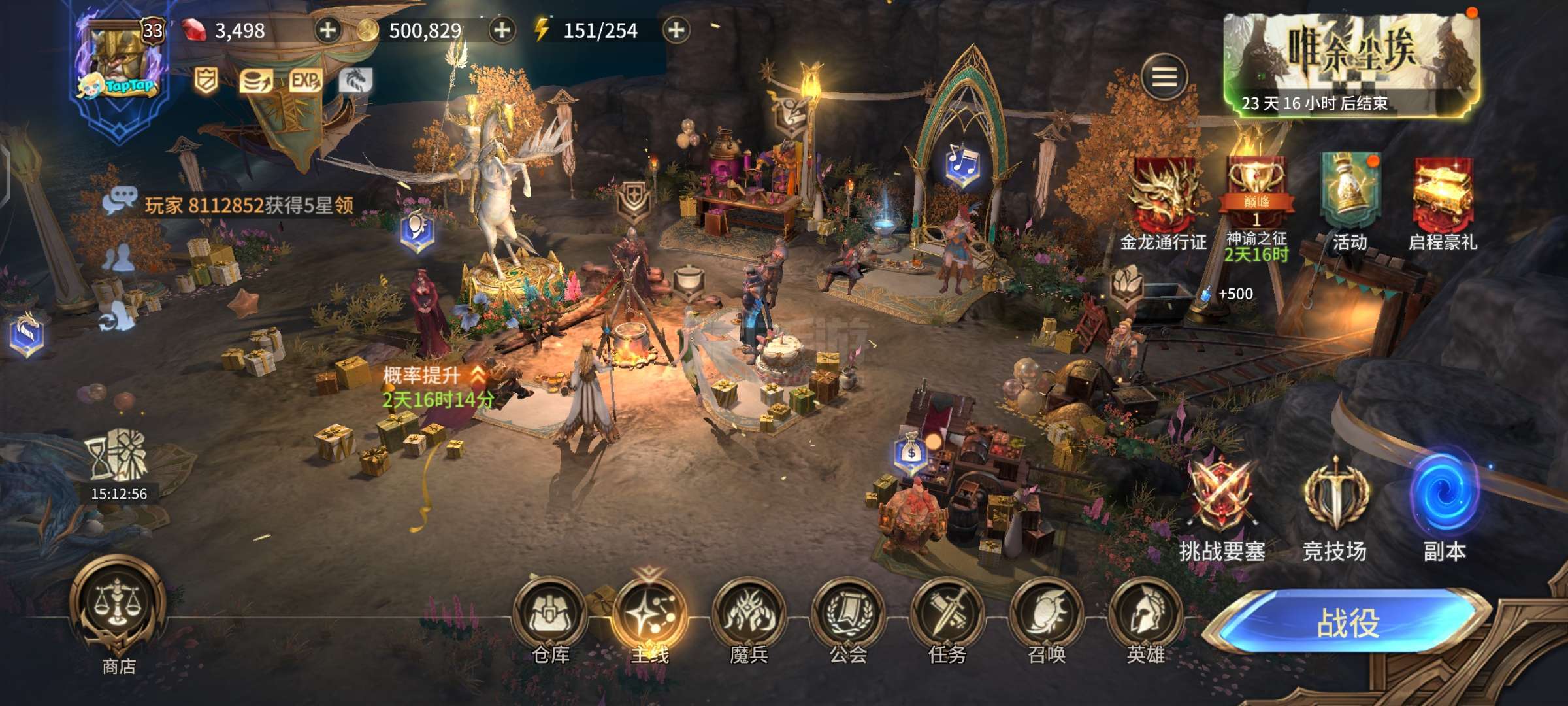Open the hamburger list menu

pyautogui.click(x=1164, y=77)
